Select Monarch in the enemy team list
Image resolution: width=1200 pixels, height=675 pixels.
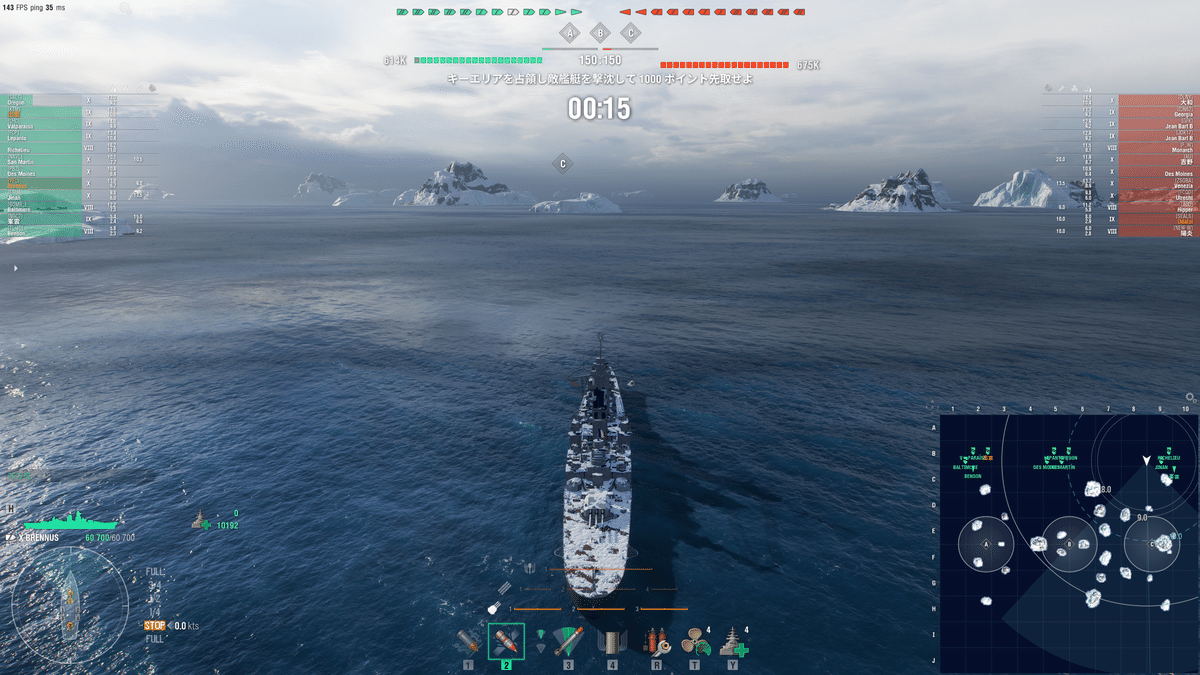pos(1178,149)
